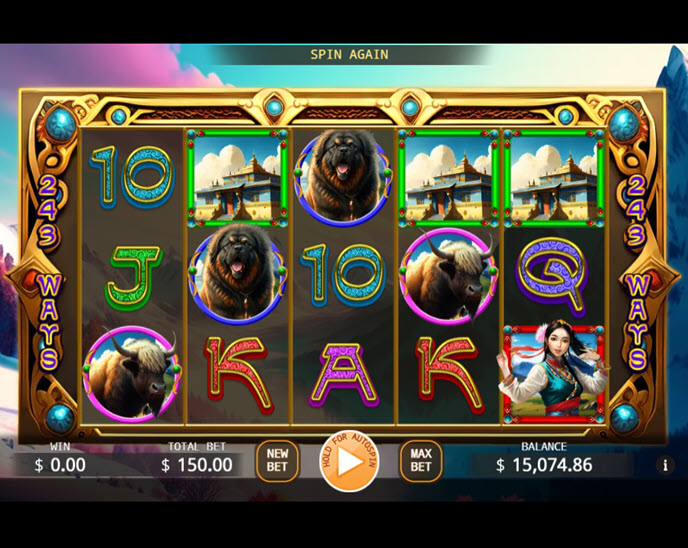Activate the Max Bet button
Image resolution: width=688 pixels, height=548 pixels.
click(421, 461)
